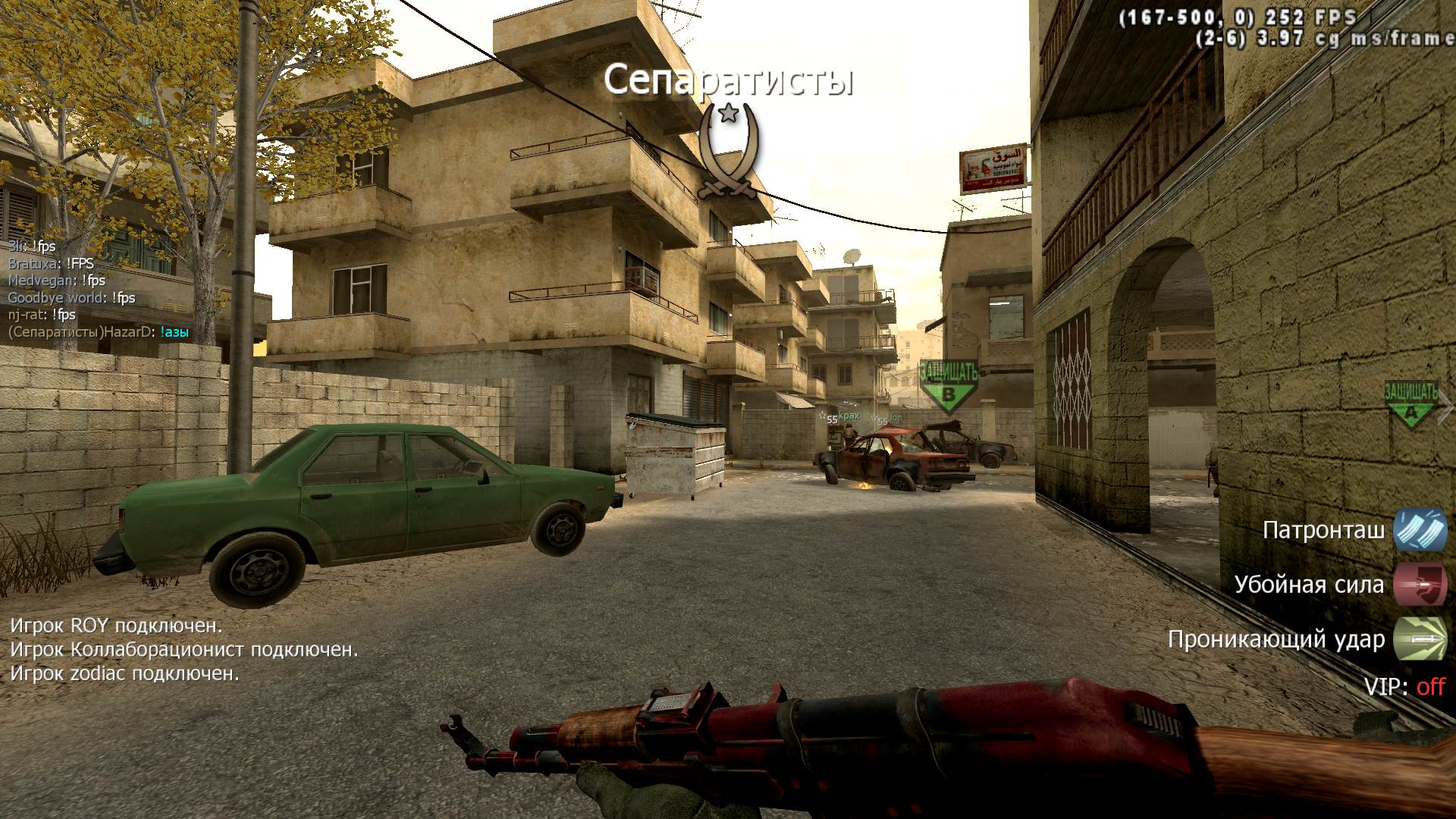Toggle the VIP off status
The image size is (1456, 819).
(1430, 687)
